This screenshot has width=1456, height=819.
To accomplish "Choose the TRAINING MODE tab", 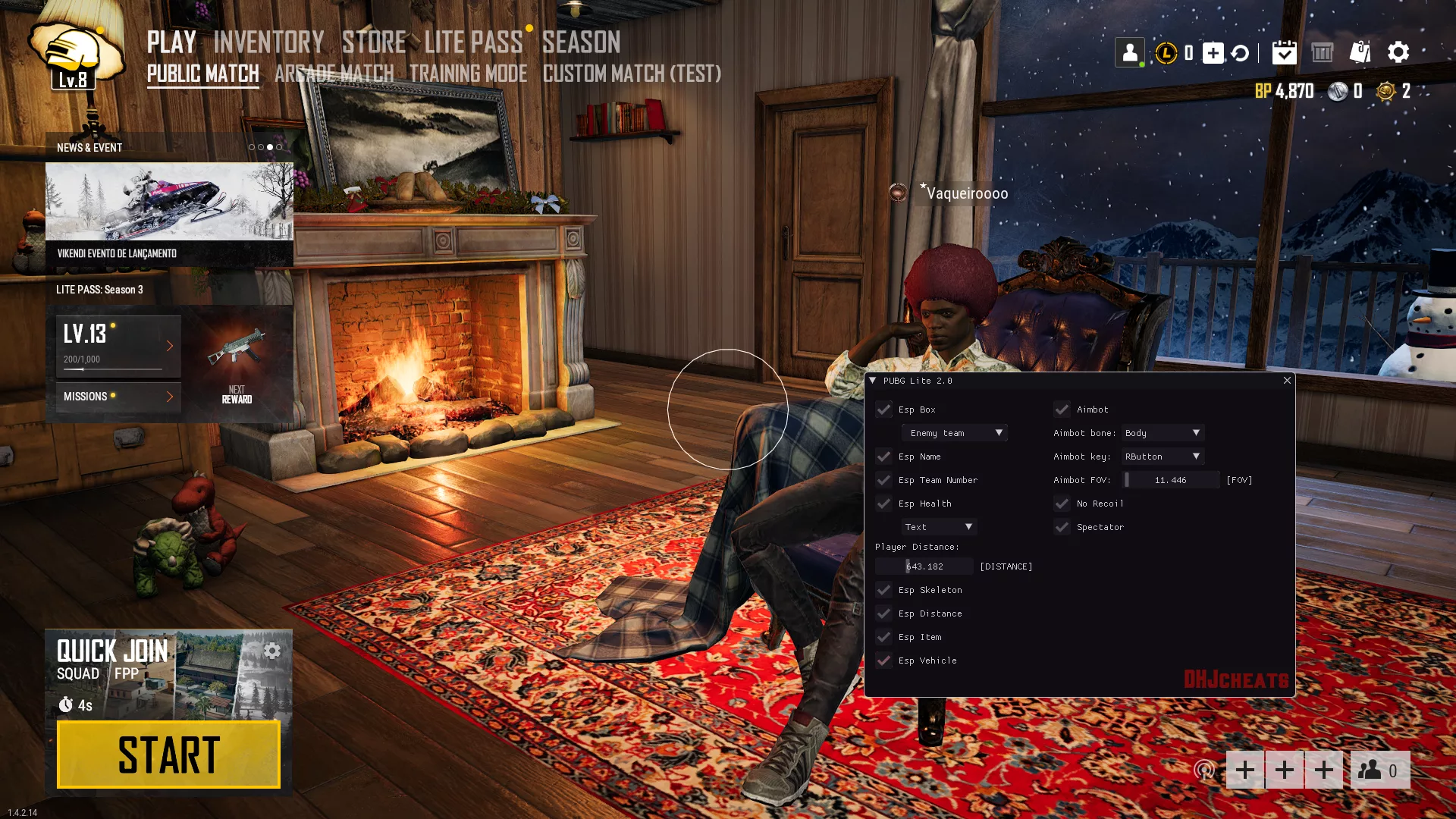I will coord(468,74).
